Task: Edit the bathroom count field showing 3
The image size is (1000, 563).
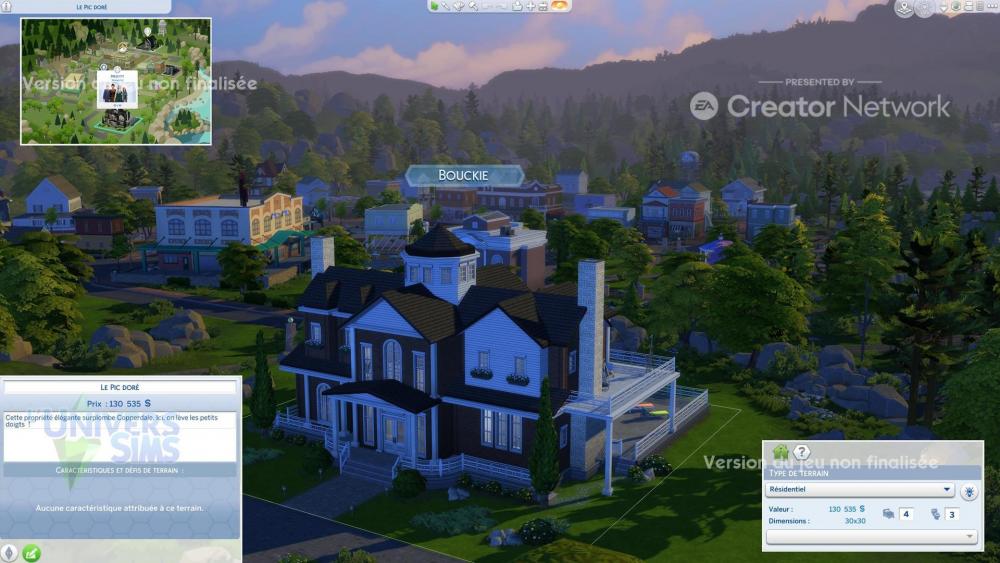Action: coord(952,514)
